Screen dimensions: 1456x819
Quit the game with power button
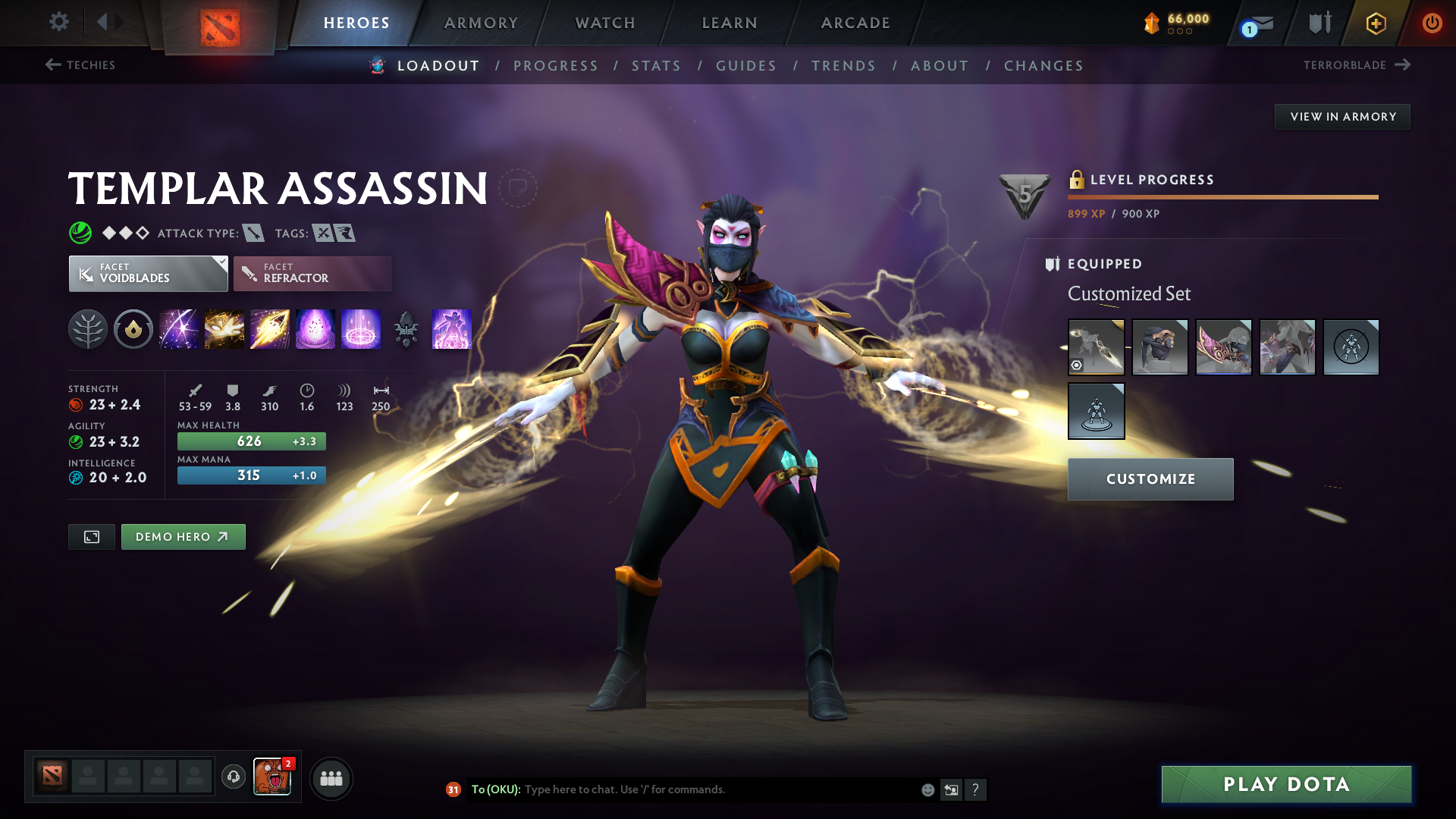pos(1432,23)
